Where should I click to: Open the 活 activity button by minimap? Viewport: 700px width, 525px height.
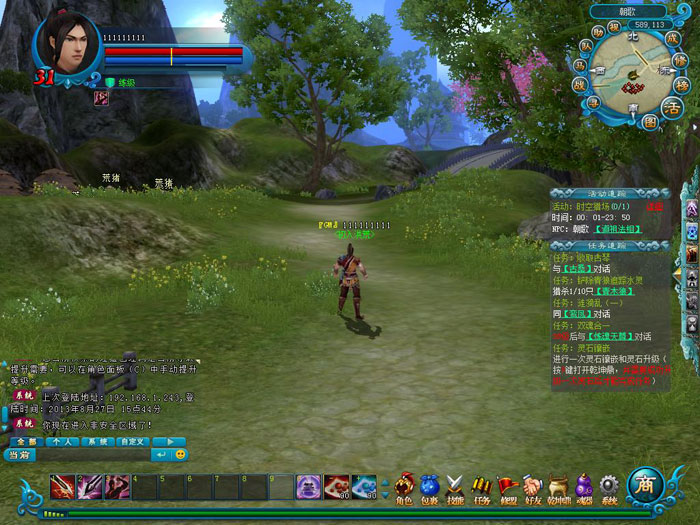[x=673, y=106]
